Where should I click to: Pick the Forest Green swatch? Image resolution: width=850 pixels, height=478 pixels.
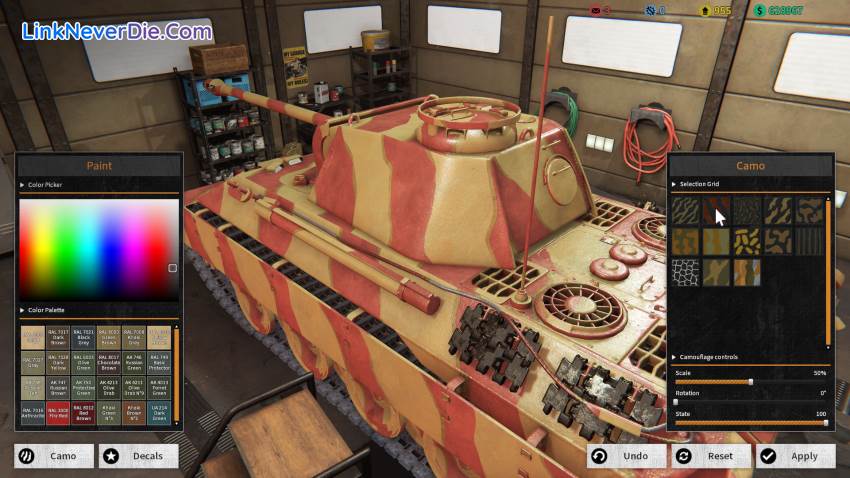coord(160,387)
